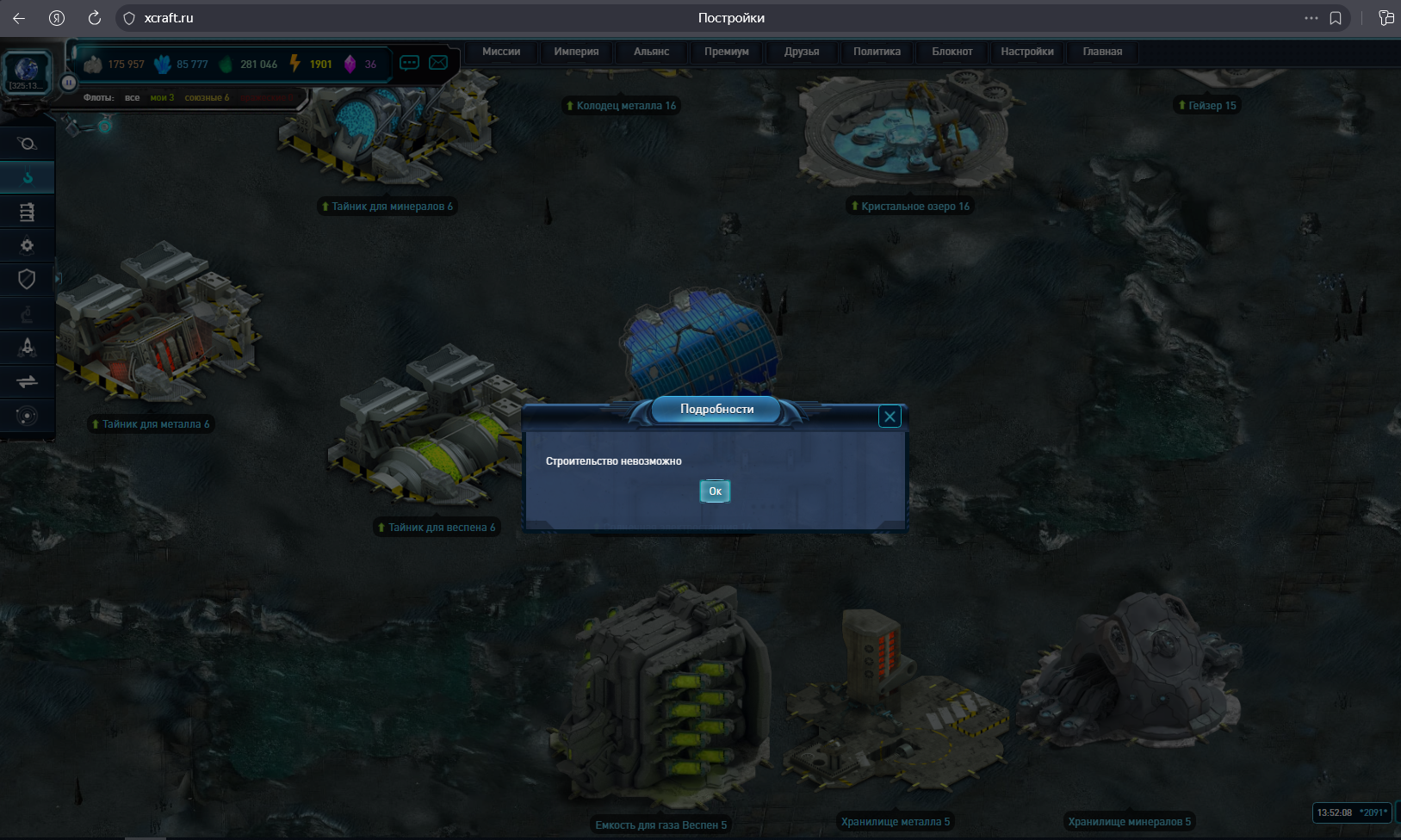The width and height of the screenshot is (1401, 840).
Task: Open the Миссии menu
Action: [x=501, y=52]
